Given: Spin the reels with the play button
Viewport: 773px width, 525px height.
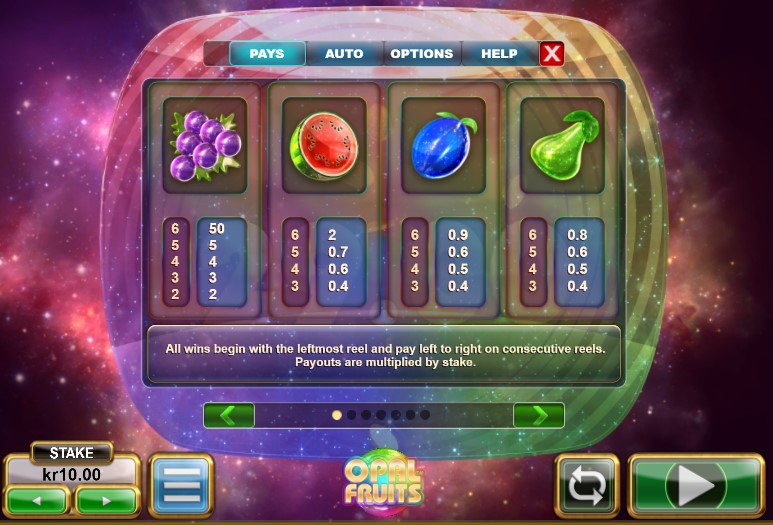Looking at the screenshot, I should (696, 486).
